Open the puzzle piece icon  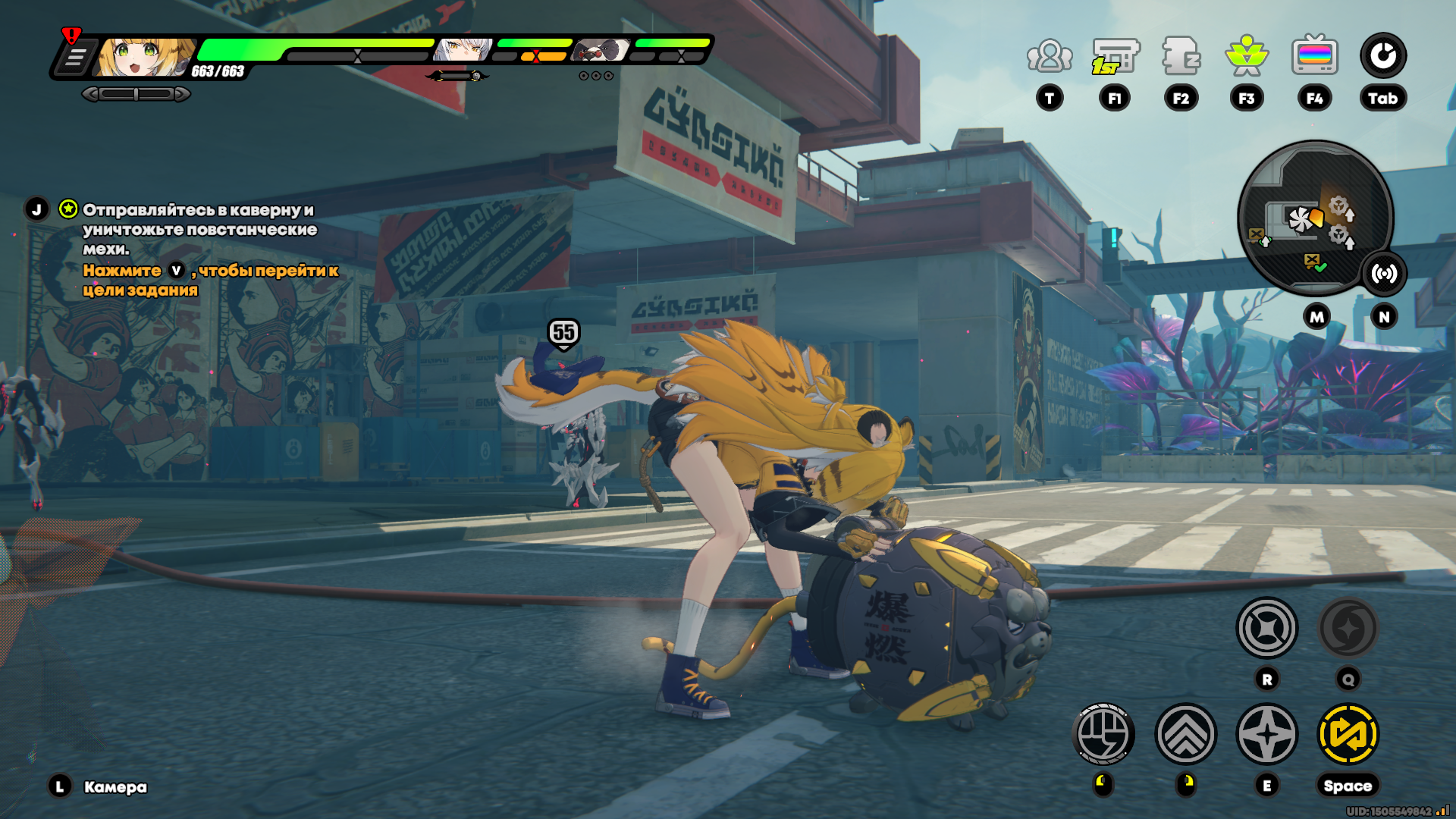1181,56
